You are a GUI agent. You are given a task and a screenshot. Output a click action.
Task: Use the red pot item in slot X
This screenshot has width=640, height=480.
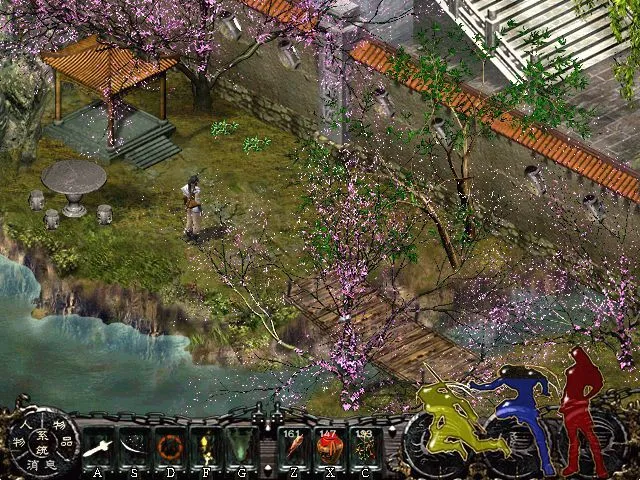pos(329,446)
